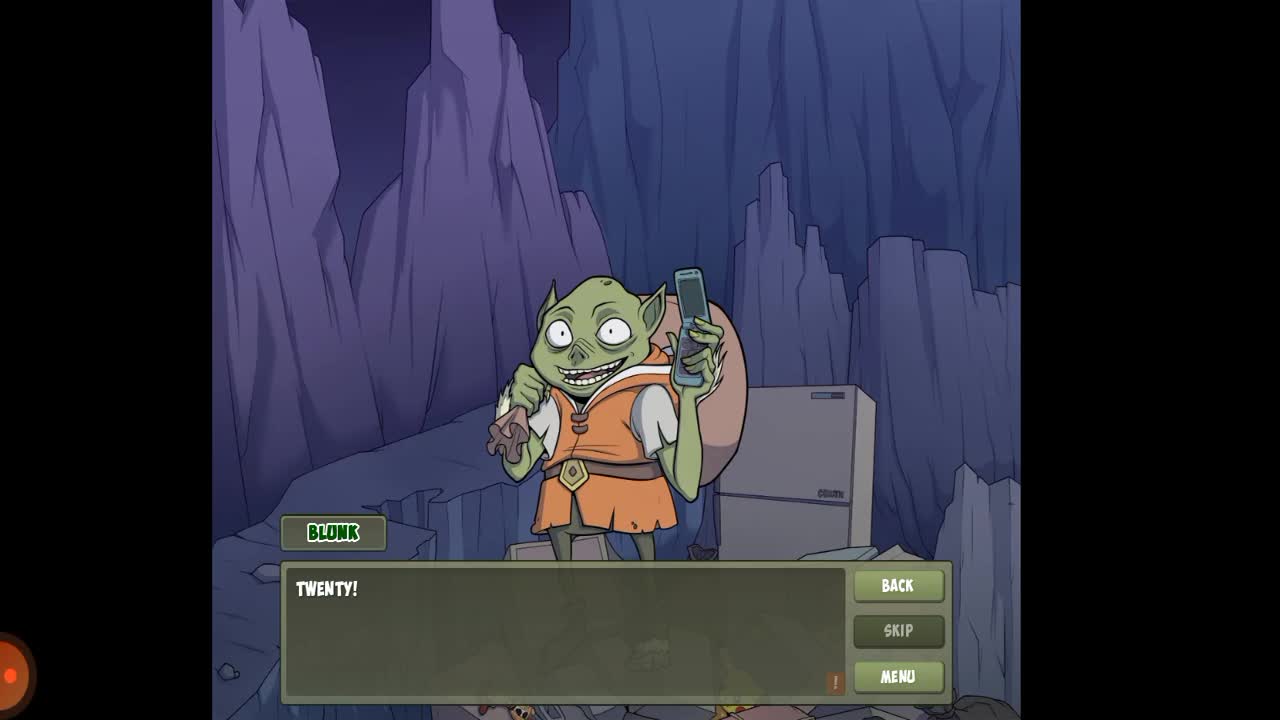Tap the orange floating overlay bubble
The height and width of the screenshot is (720, 1280).
pos(12,676)
